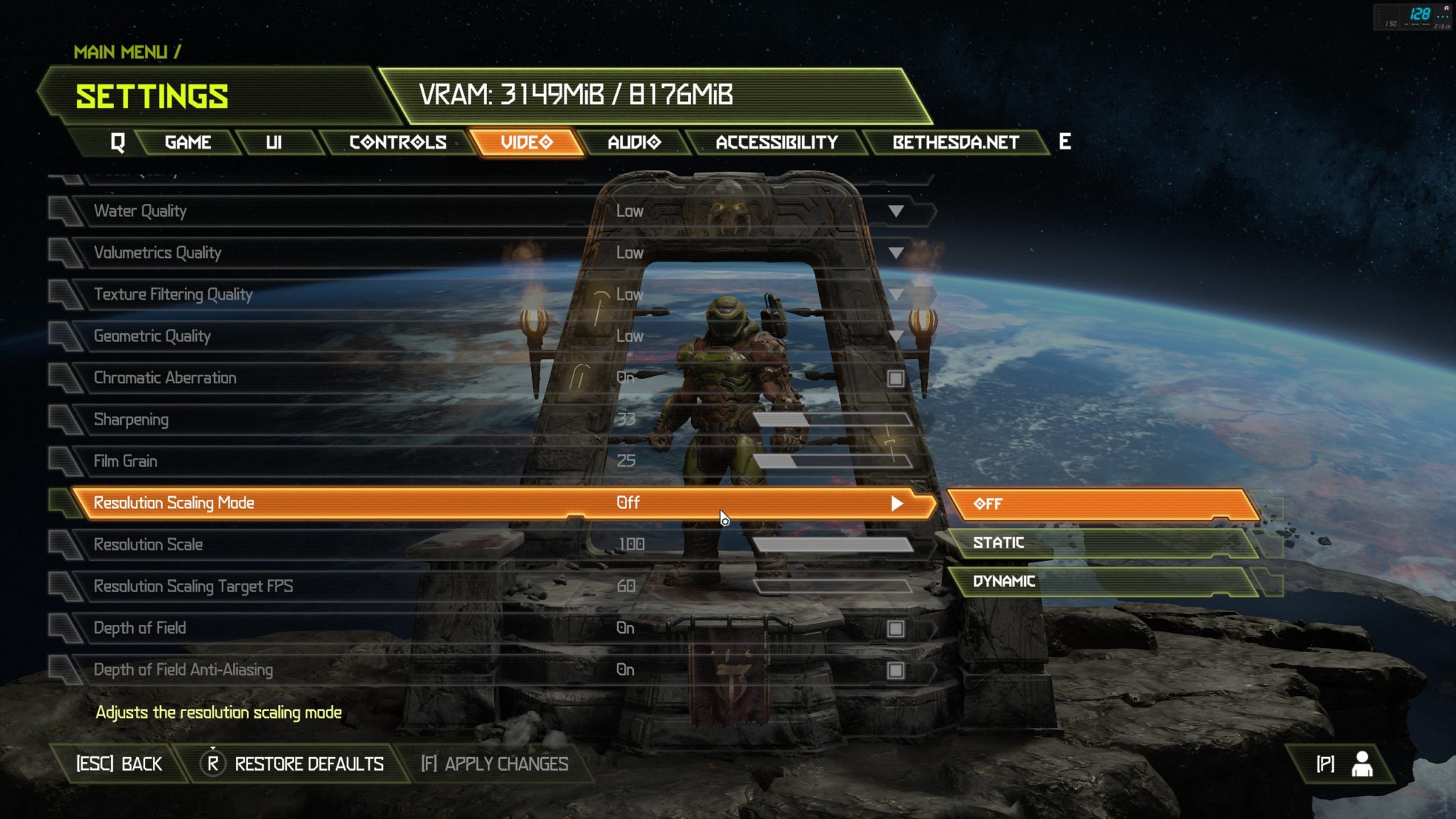Open the player profile icon
This screenshot has height=819, width=1456.
point(1361,764)
